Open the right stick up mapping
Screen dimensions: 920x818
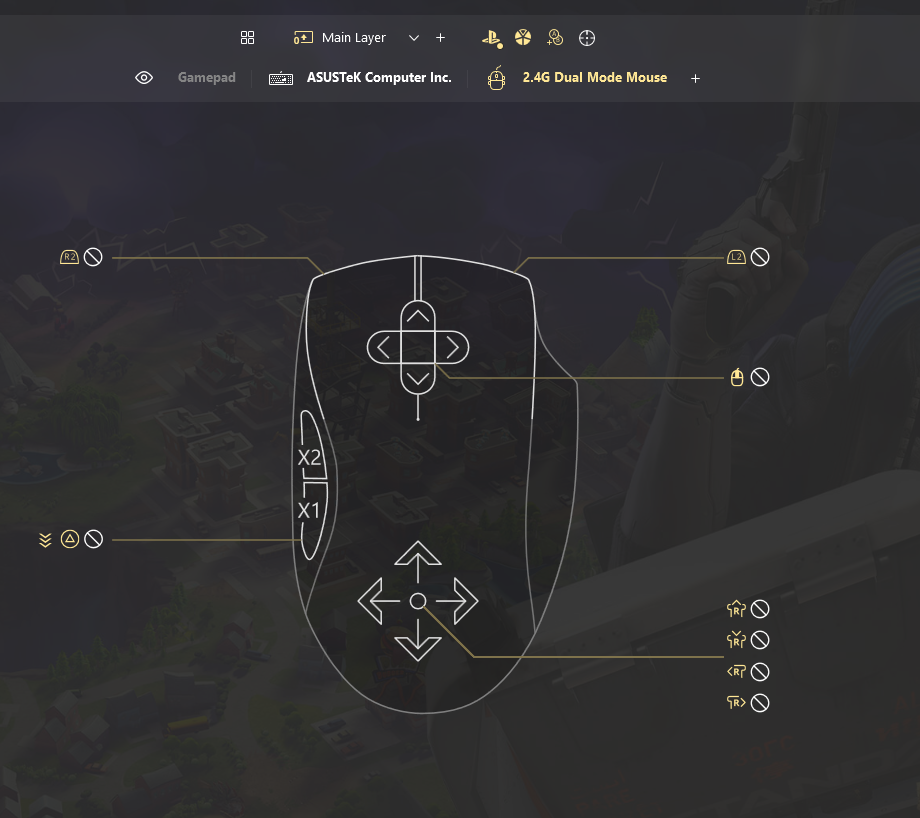tap(737, 608)
